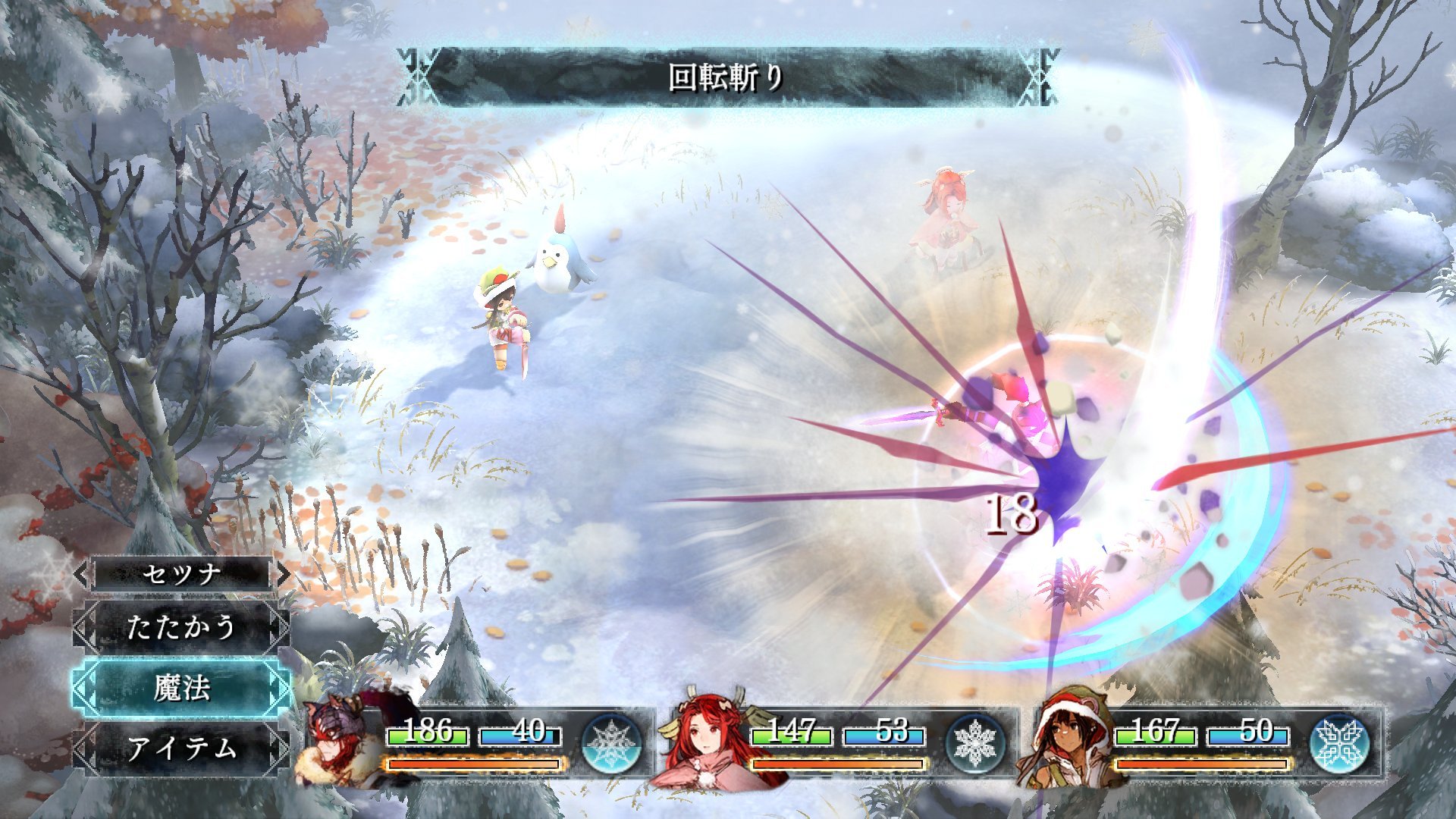Click the hooded girl's snowflake momentum icon
The image size is (1456, 819).
(1339, 743)
